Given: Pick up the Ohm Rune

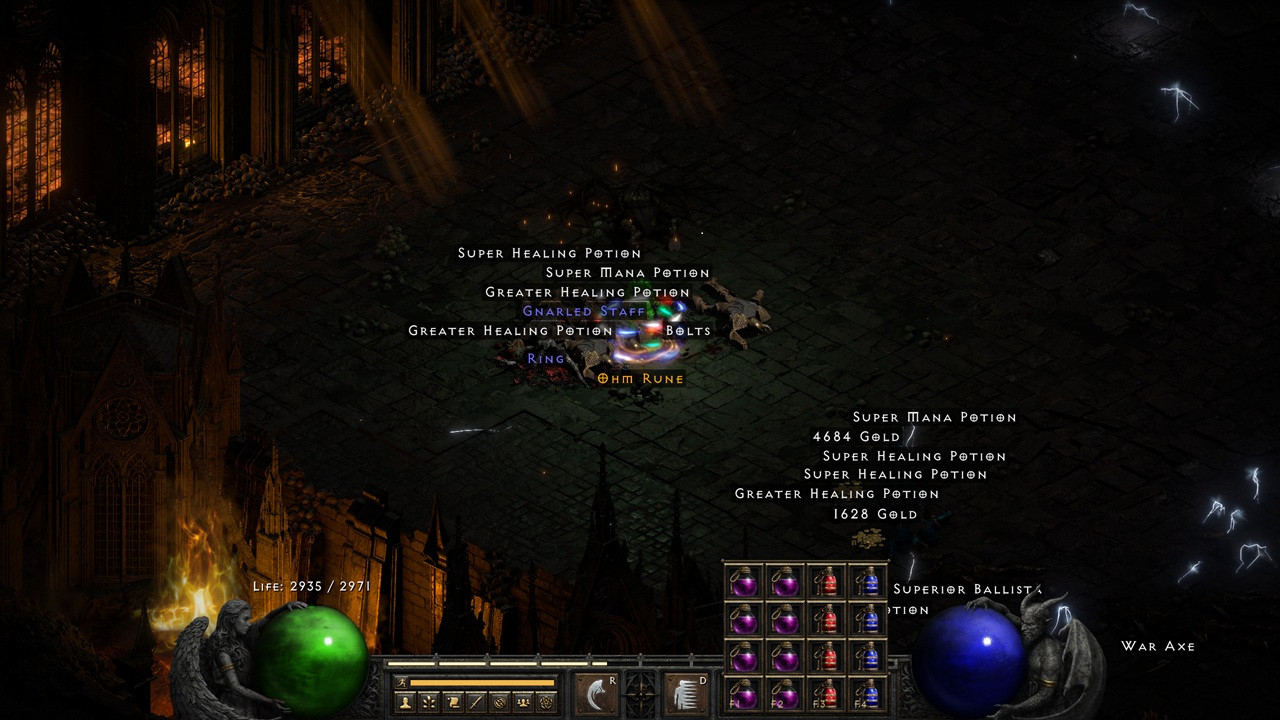Looking at the screenshot, I should (x=640, y=378).
